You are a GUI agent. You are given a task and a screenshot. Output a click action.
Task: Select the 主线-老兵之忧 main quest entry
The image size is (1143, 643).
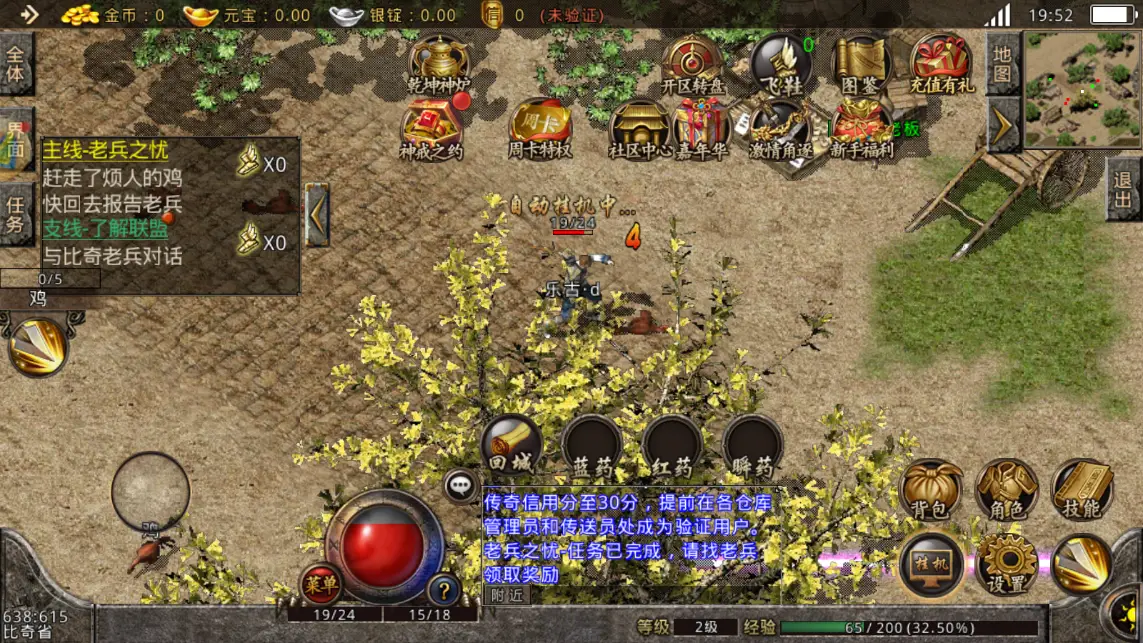coord(106,151)
